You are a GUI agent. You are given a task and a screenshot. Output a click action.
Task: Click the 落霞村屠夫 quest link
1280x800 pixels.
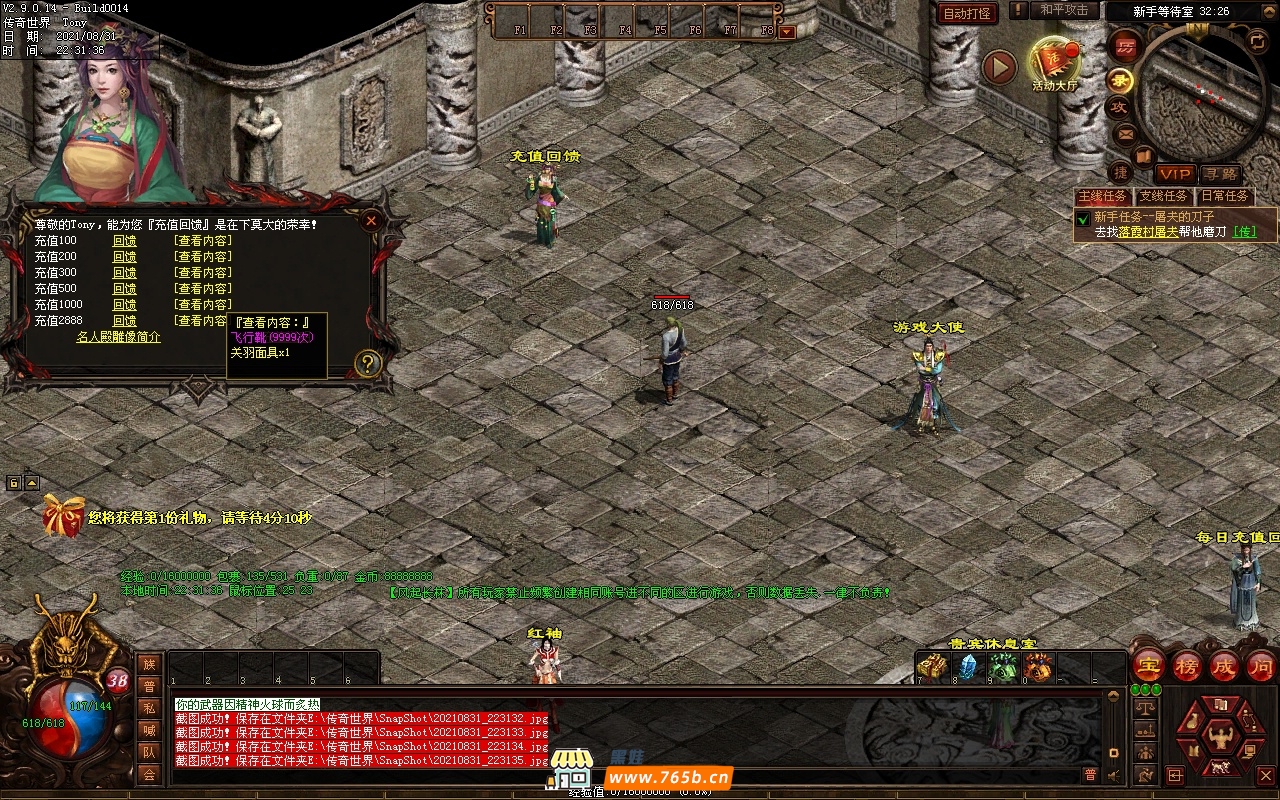coord(1145,231)
